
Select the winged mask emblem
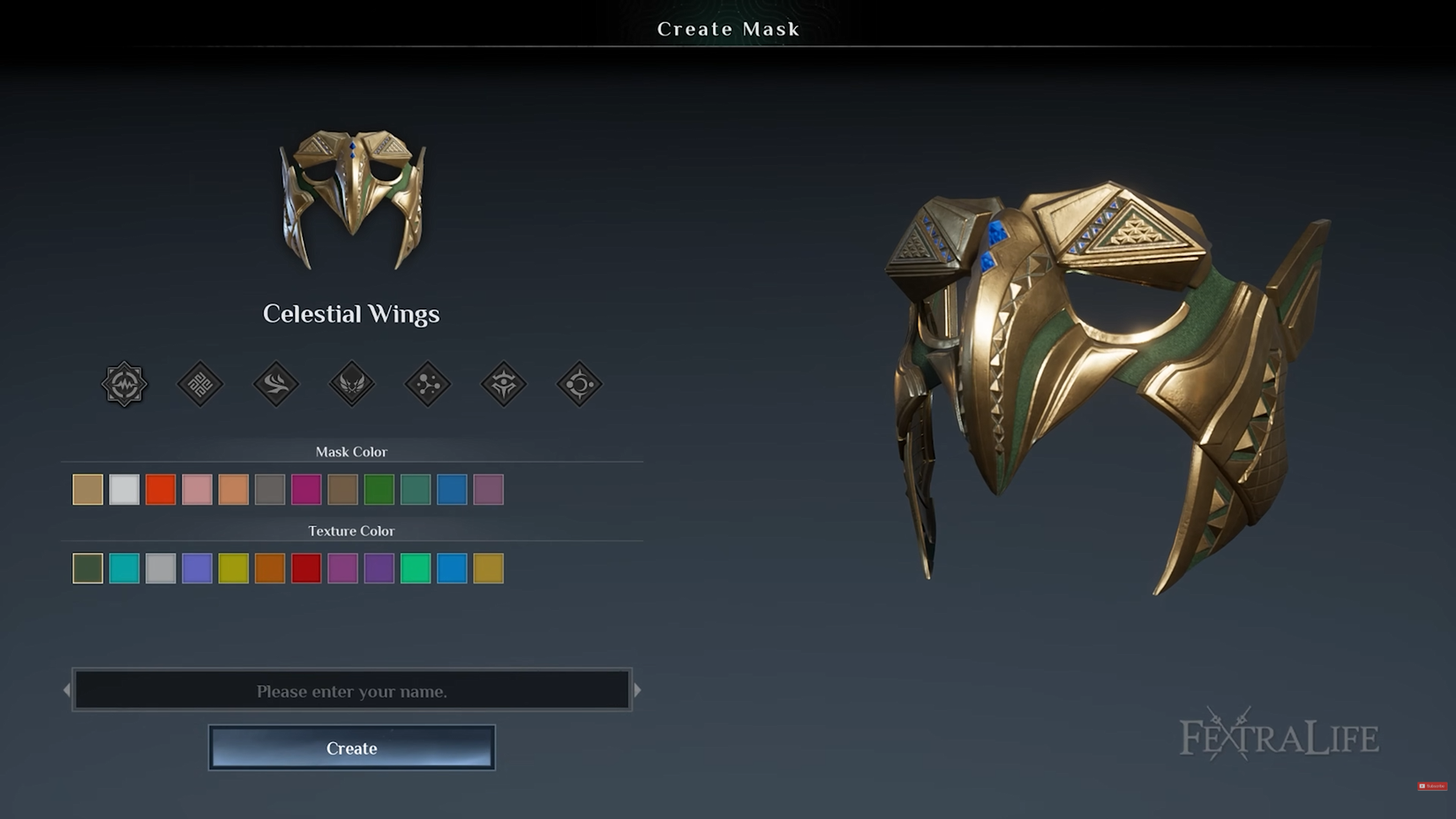pos(353,385)
